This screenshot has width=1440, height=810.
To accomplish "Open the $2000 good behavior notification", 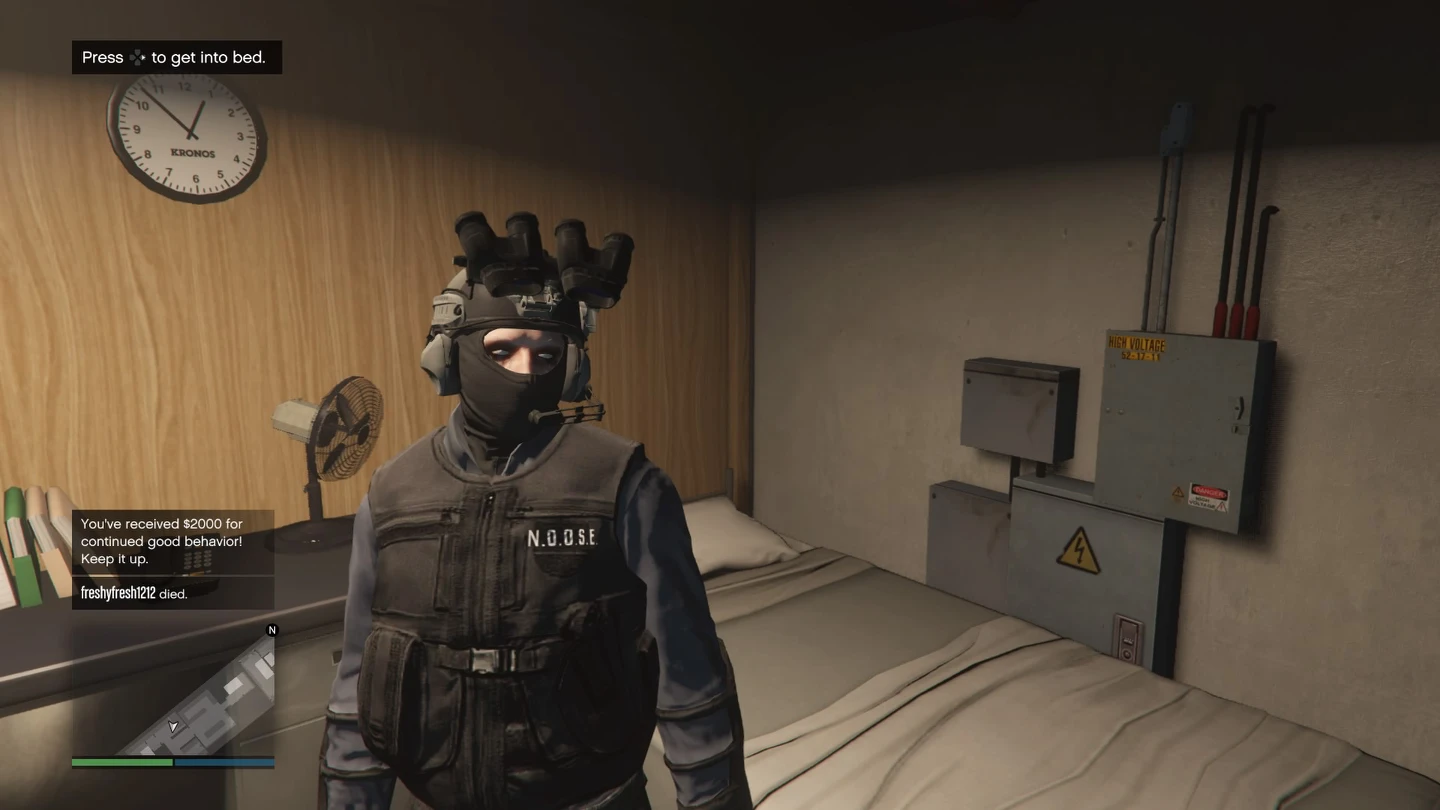I will 172,541.
